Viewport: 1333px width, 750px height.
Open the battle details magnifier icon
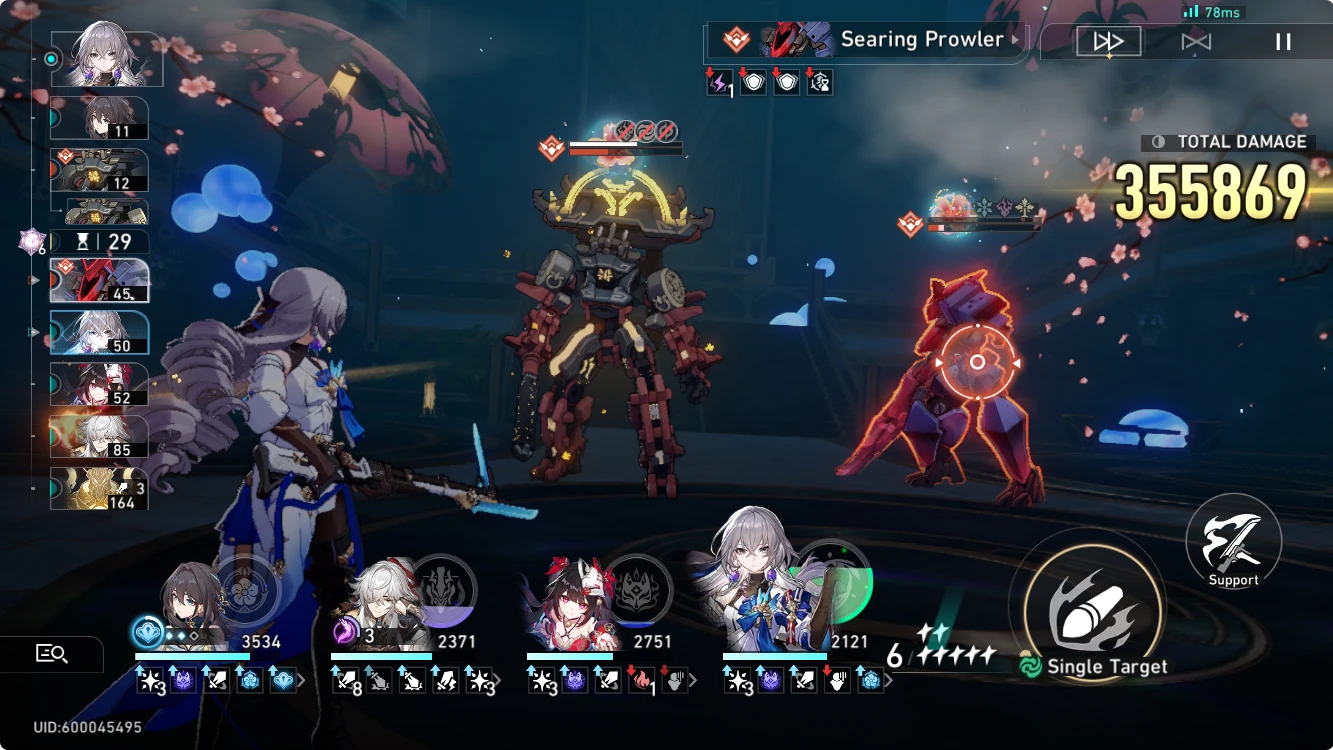(53, 653)
